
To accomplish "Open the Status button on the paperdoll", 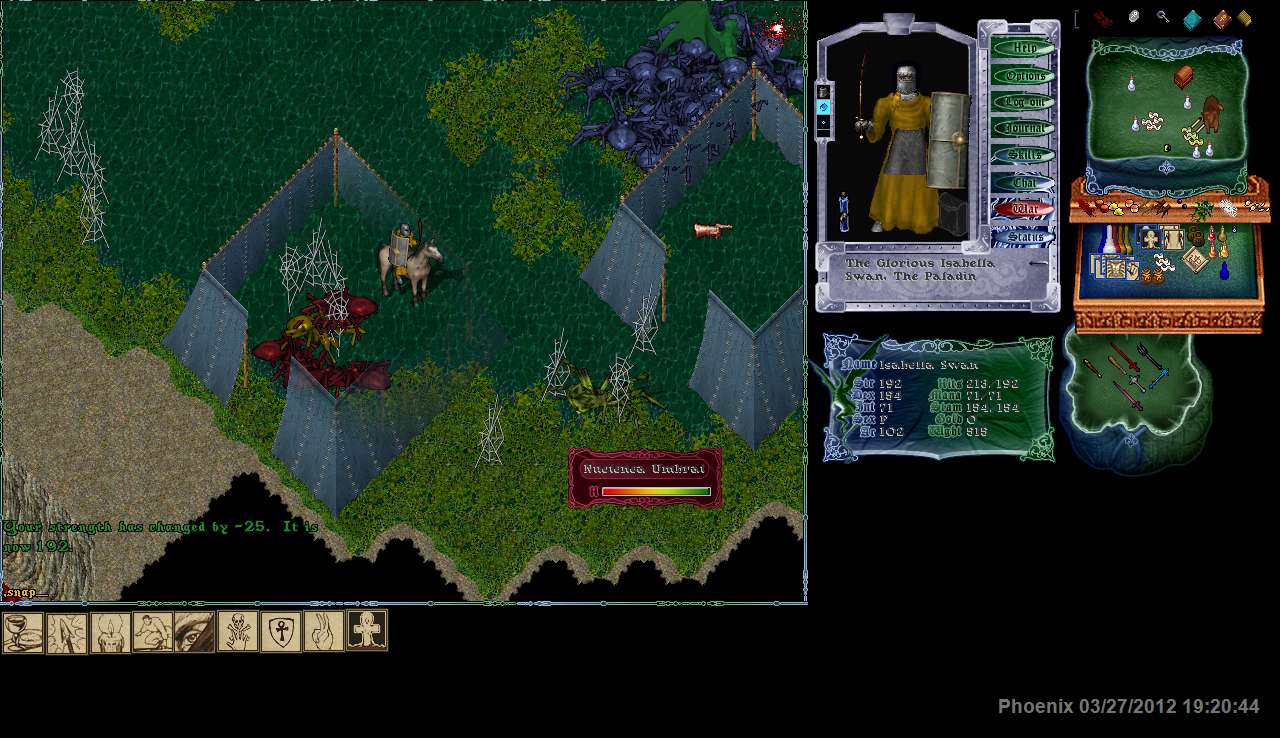I will [1023, 236].
